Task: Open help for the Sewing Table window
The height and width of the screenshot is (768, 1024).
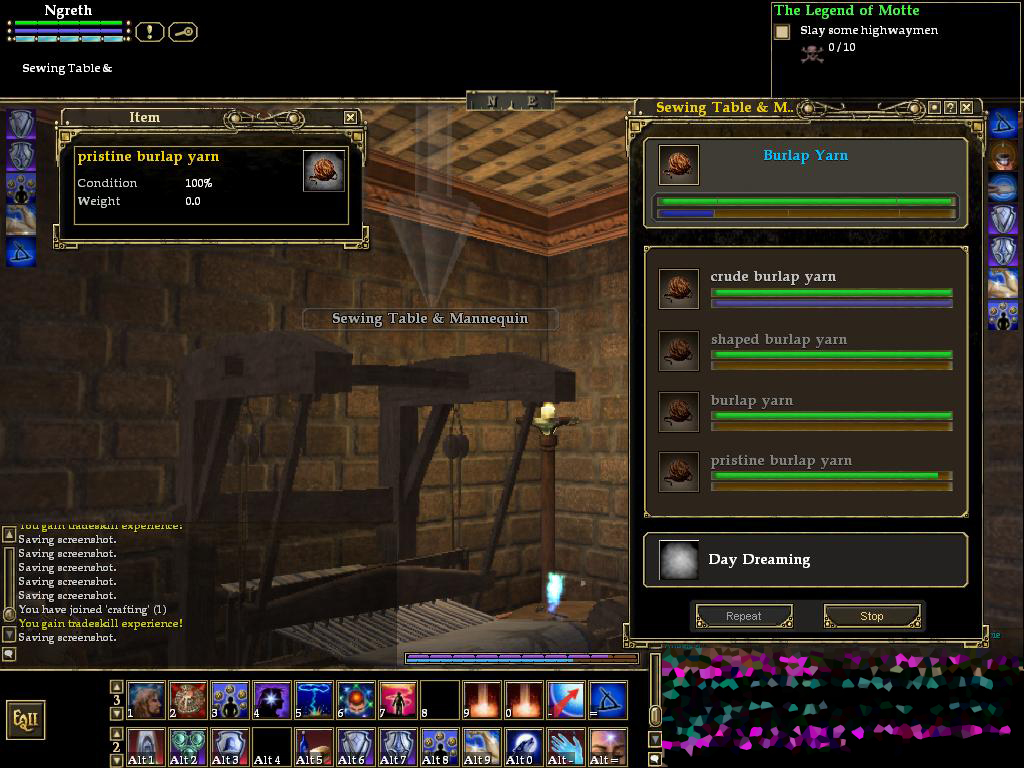Action: coord(950,107)
